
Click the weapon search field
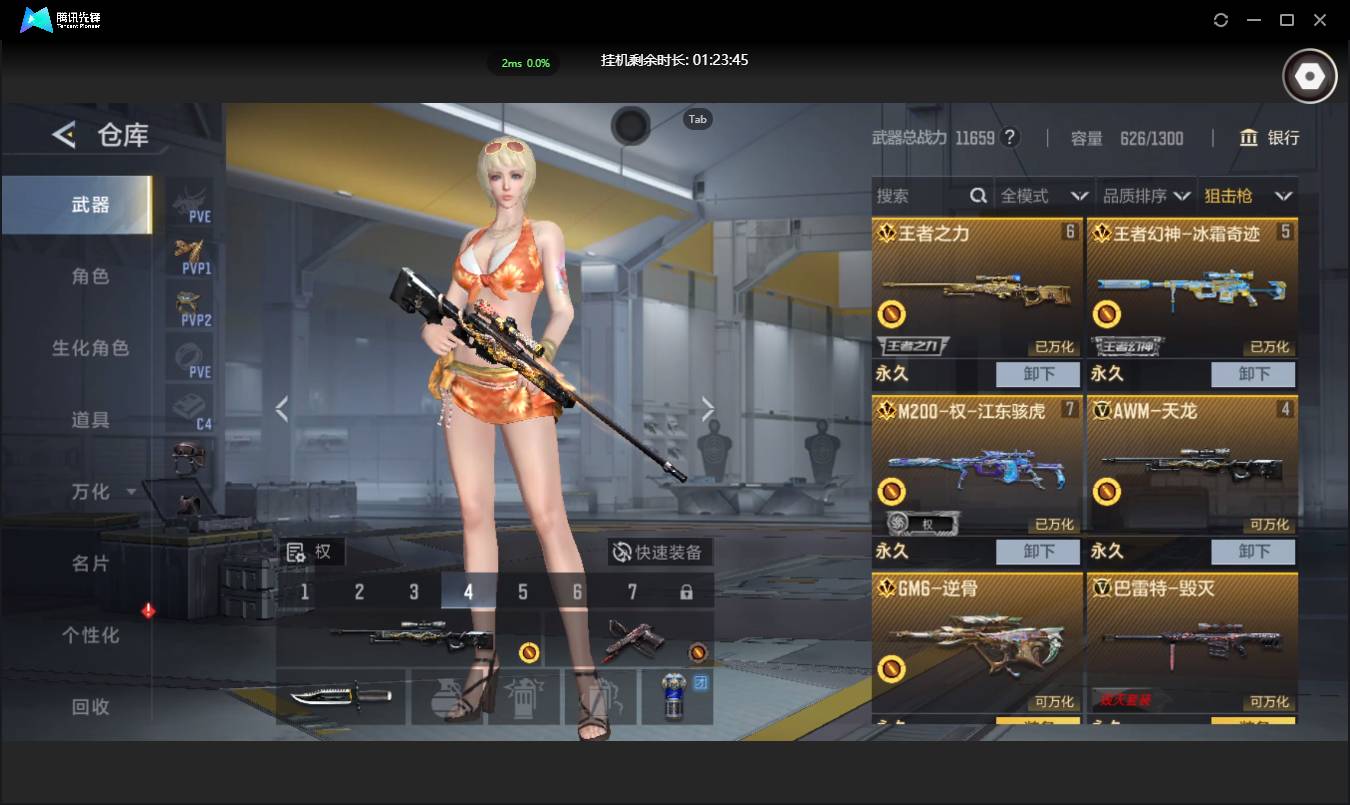click(x=920, y=196)
